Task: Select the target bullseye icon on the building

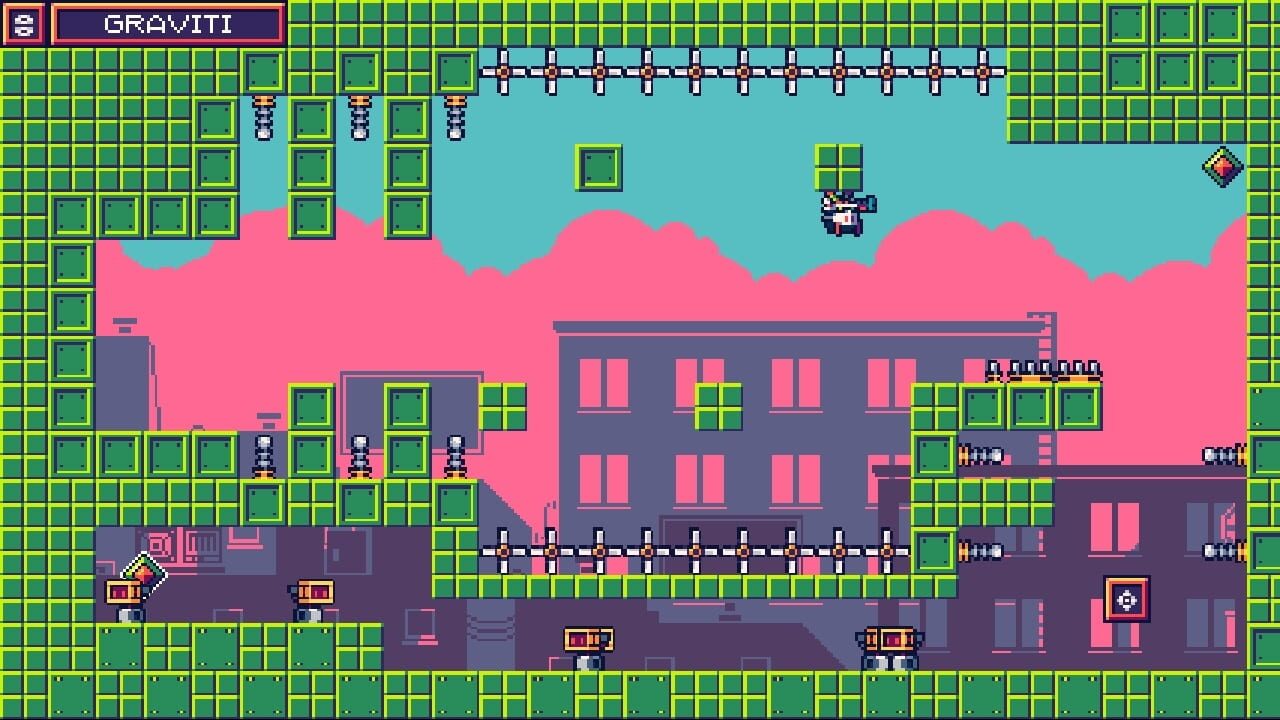Action: 1129,601
